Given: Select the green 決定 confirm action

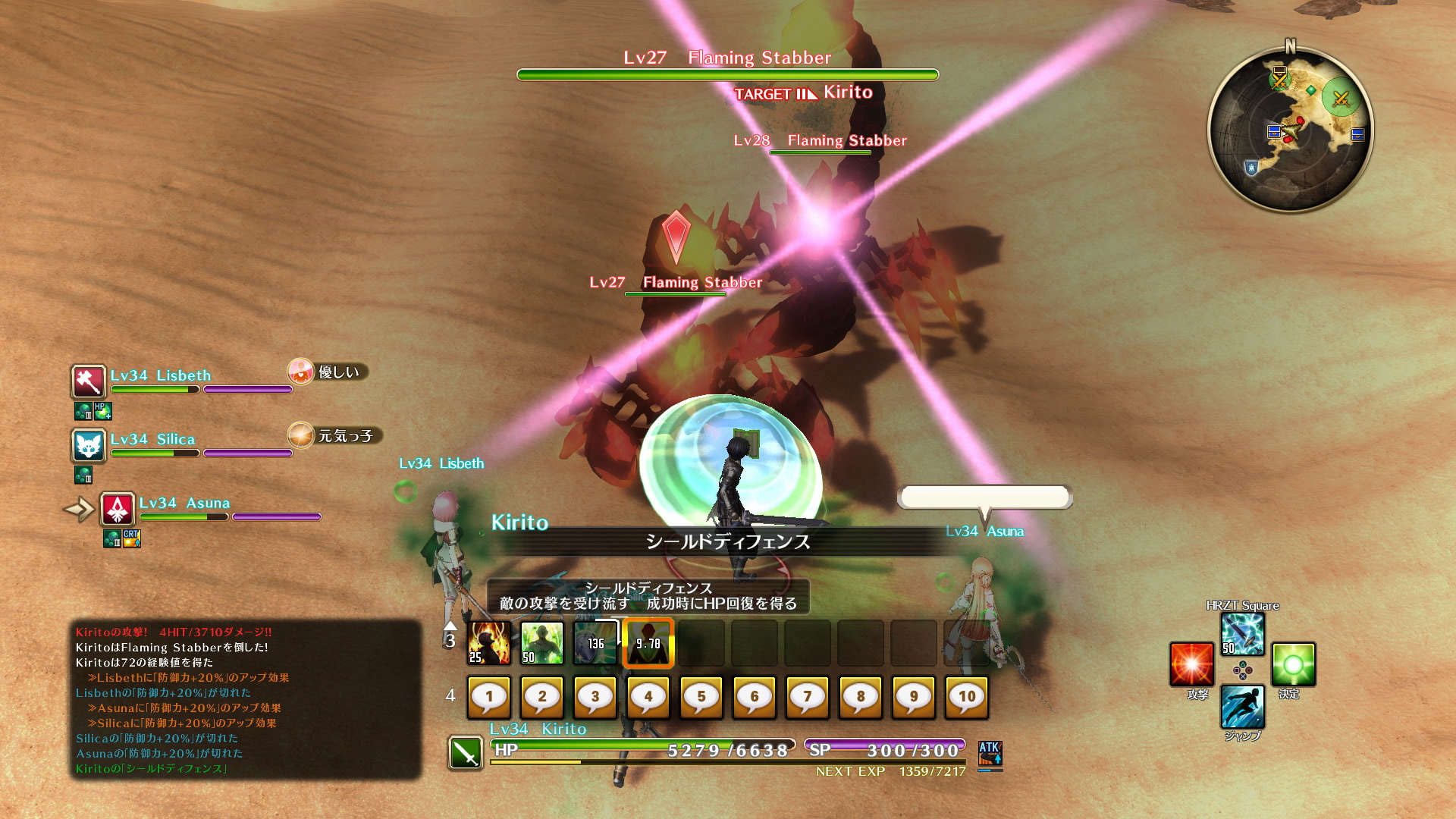Looking at the screenshot, I should coord(1293,664).
